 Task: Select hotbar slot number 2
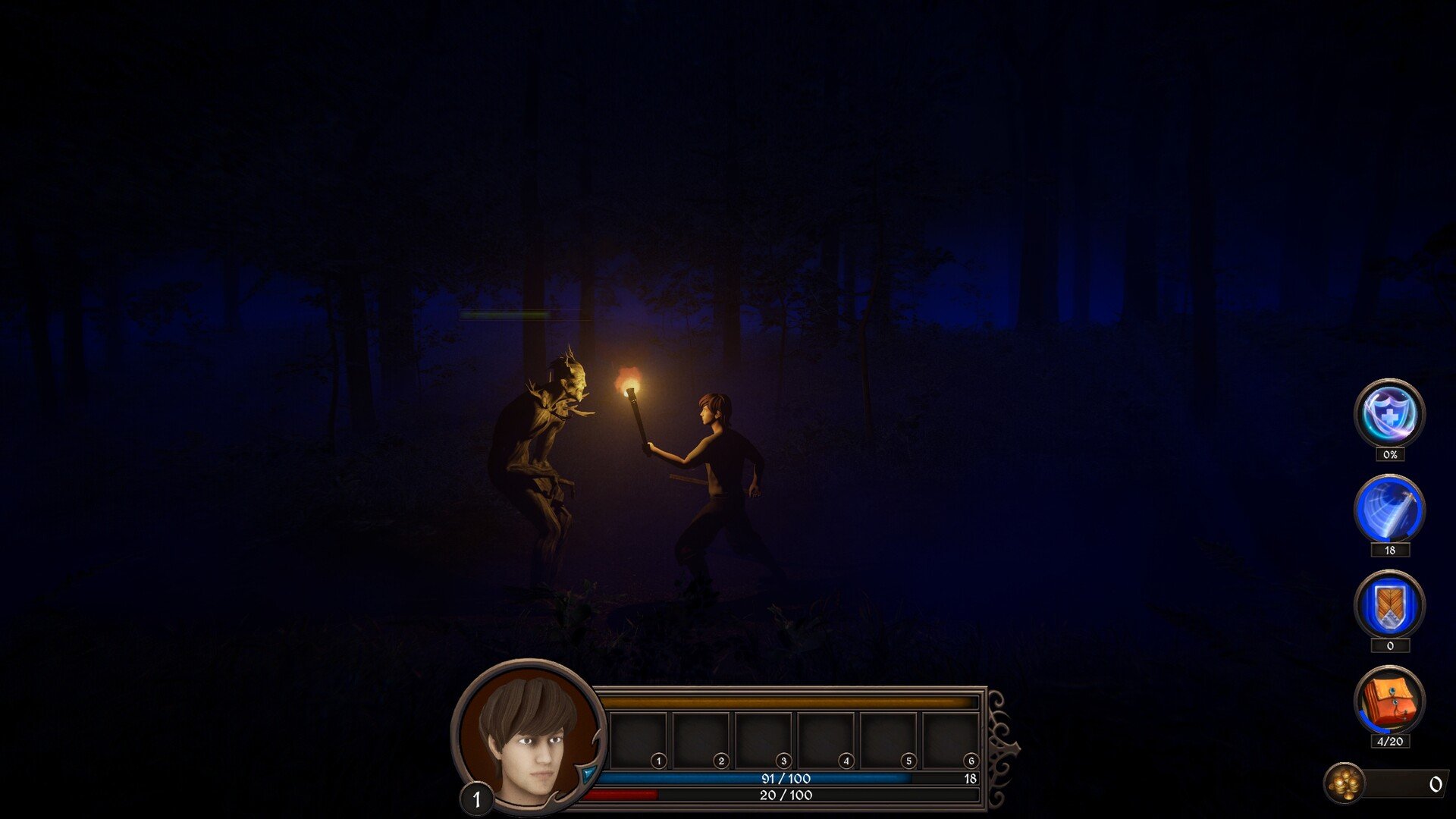pos(701,740)
